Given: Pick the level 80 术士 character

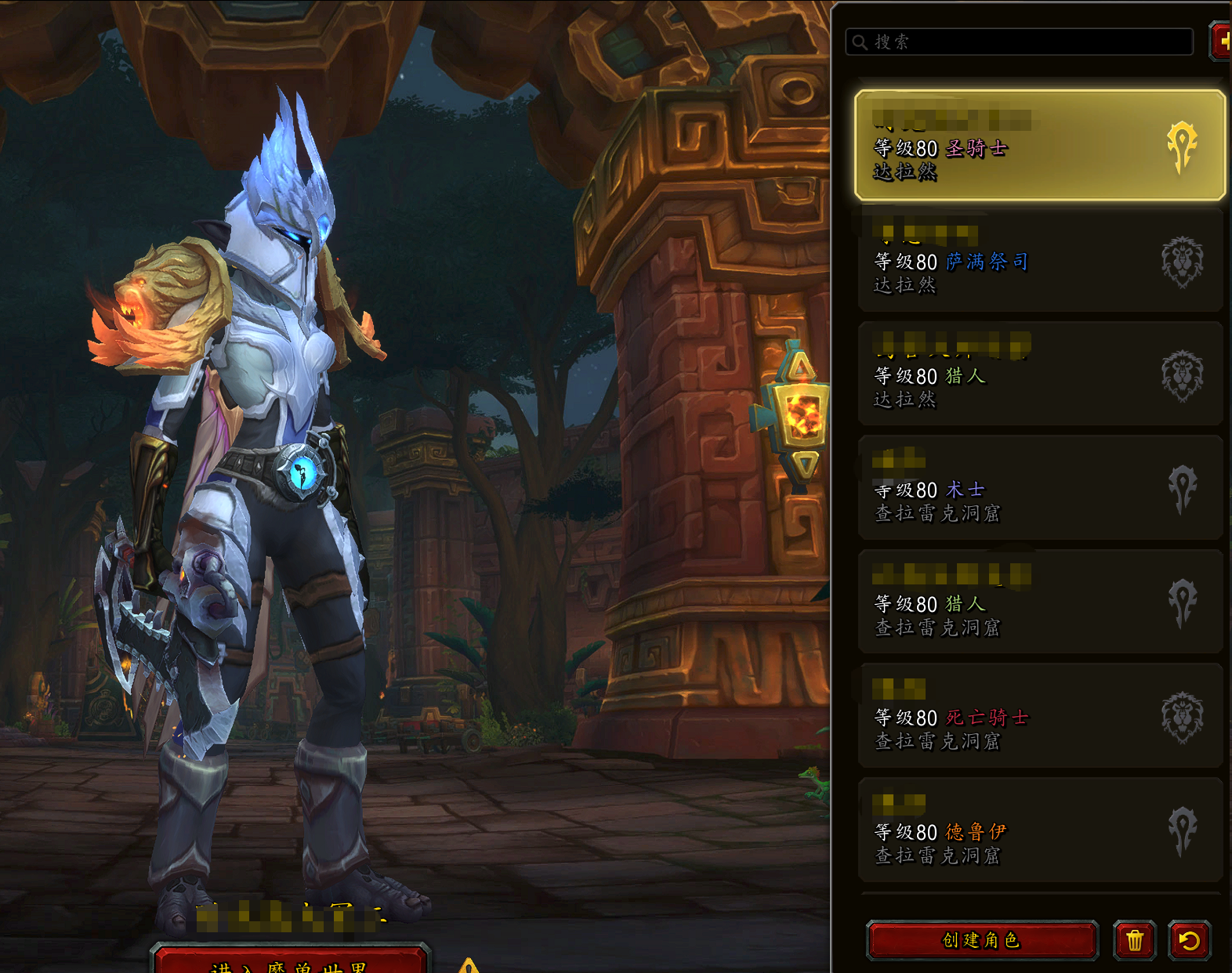Looking at the screenshot, I should 1039,489.
